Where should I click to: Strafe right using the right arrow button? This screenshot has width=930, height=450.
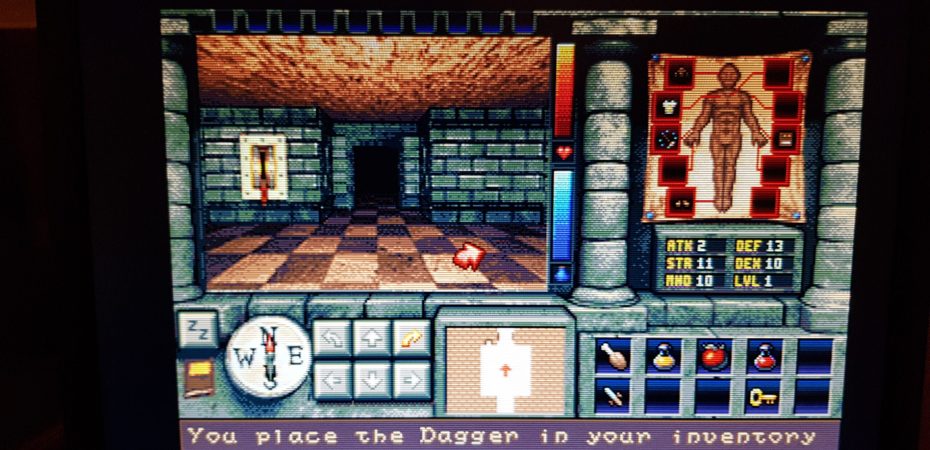(411, 380)
